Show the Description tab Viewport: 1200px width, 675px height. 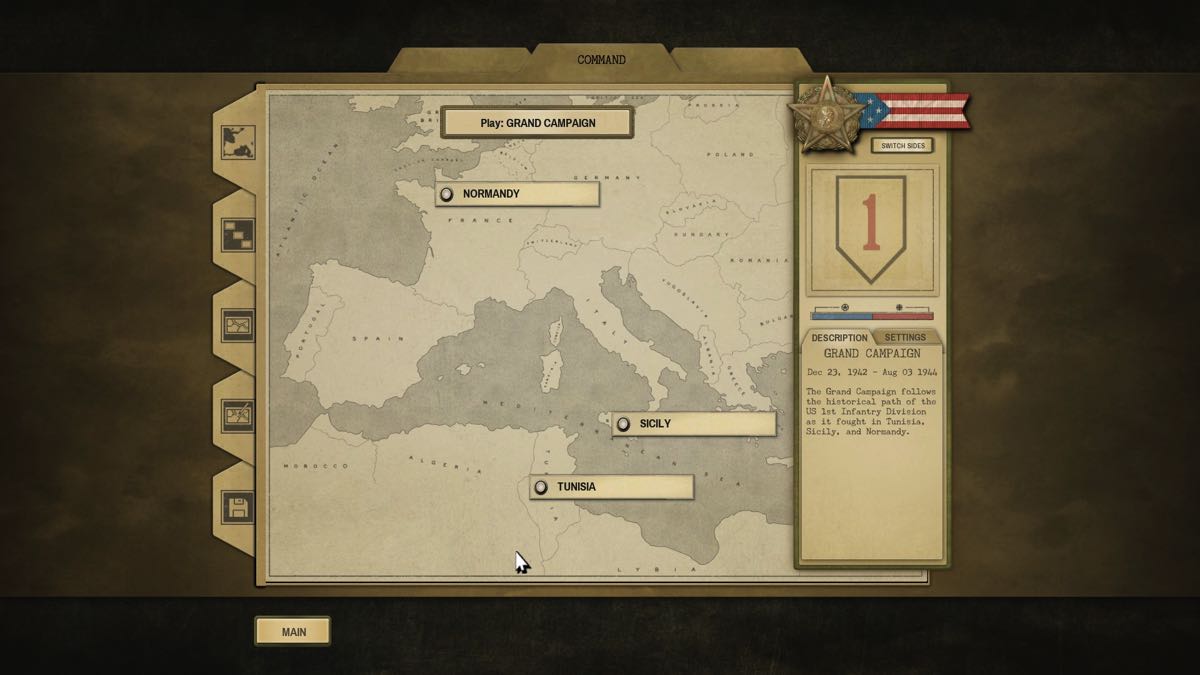click(x=839, y=337)
